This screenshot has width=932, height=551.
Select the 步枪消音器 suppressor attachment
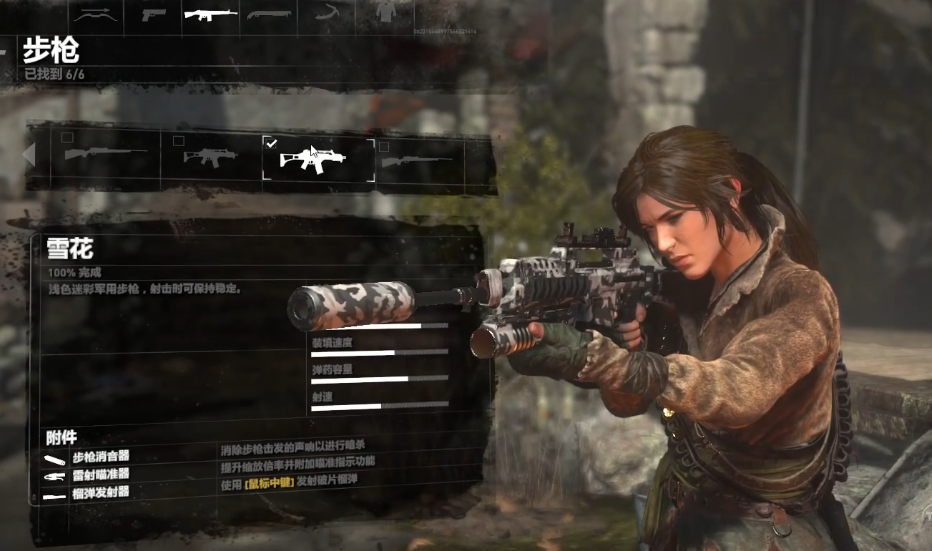point(100,458)
